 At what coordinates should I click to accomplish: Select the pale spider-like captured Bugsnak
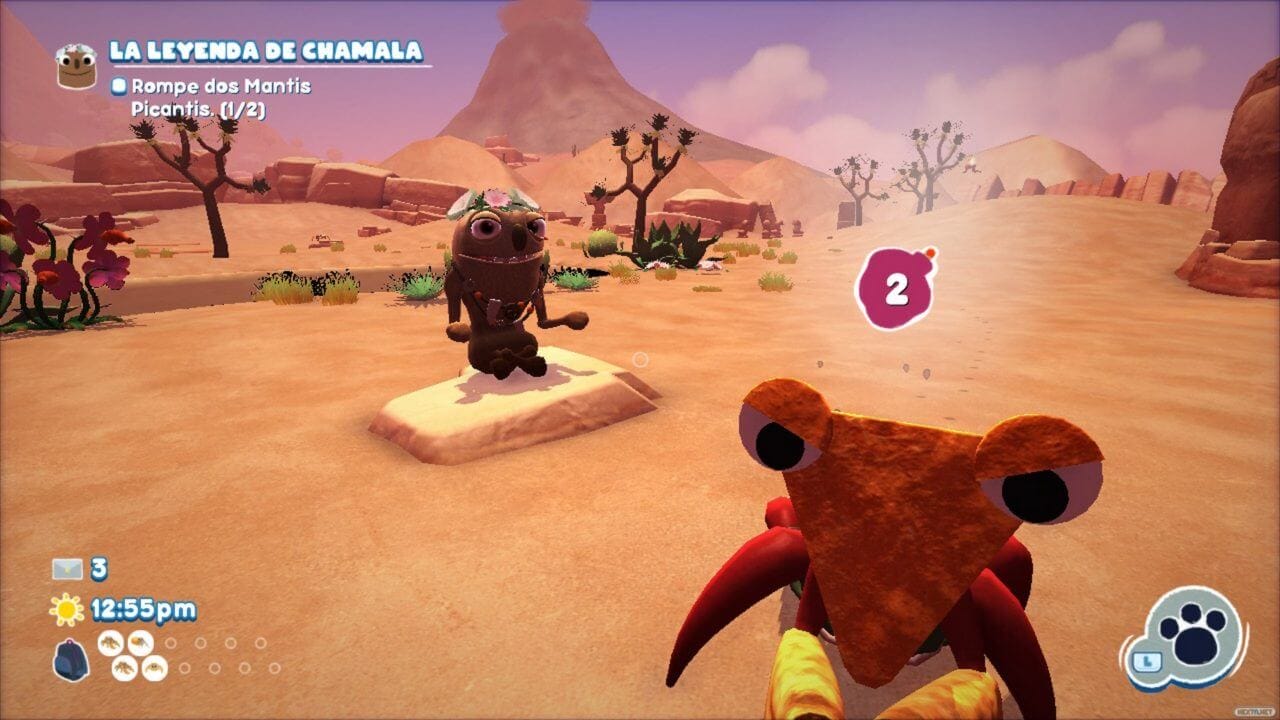(154, 668)
